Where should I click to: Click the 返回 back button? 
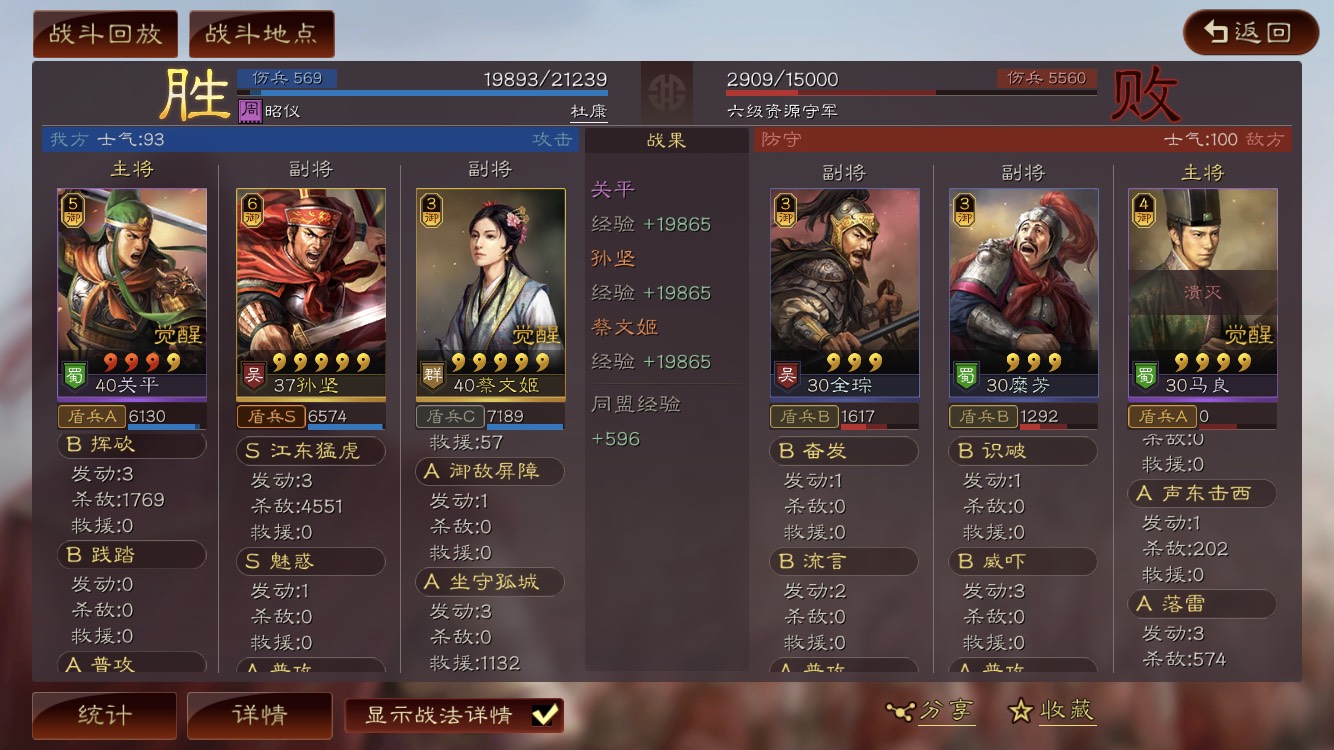1250,32
